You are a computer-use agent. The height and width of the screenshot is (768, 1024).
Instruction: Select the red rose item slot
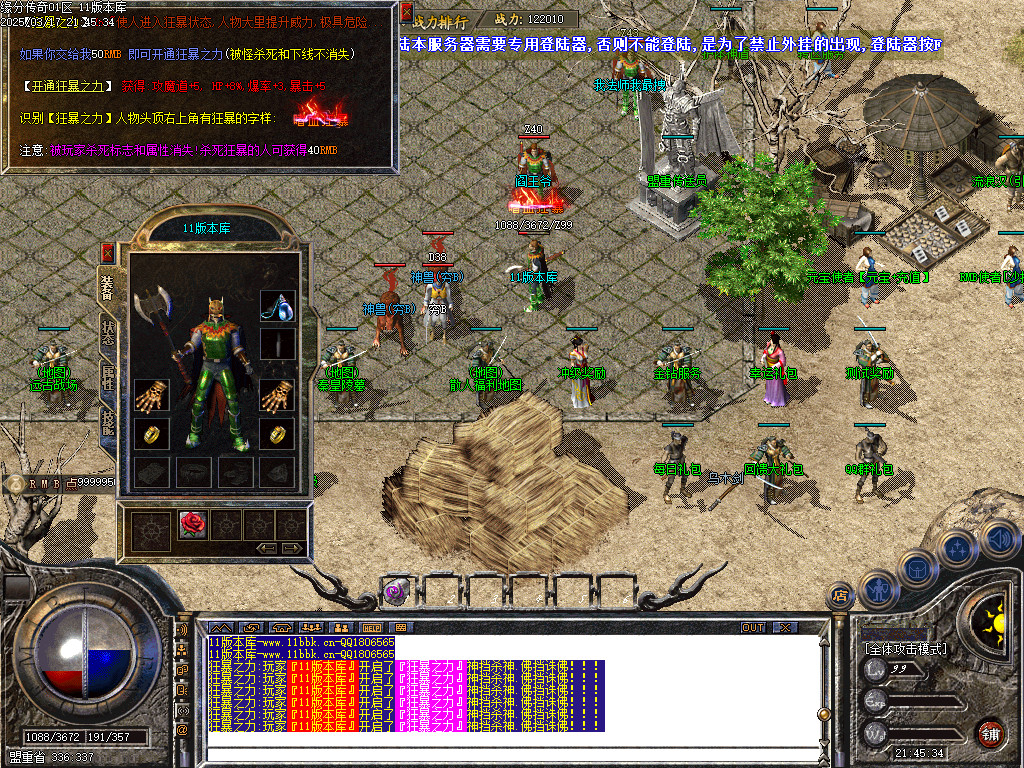tap(191, 522)
